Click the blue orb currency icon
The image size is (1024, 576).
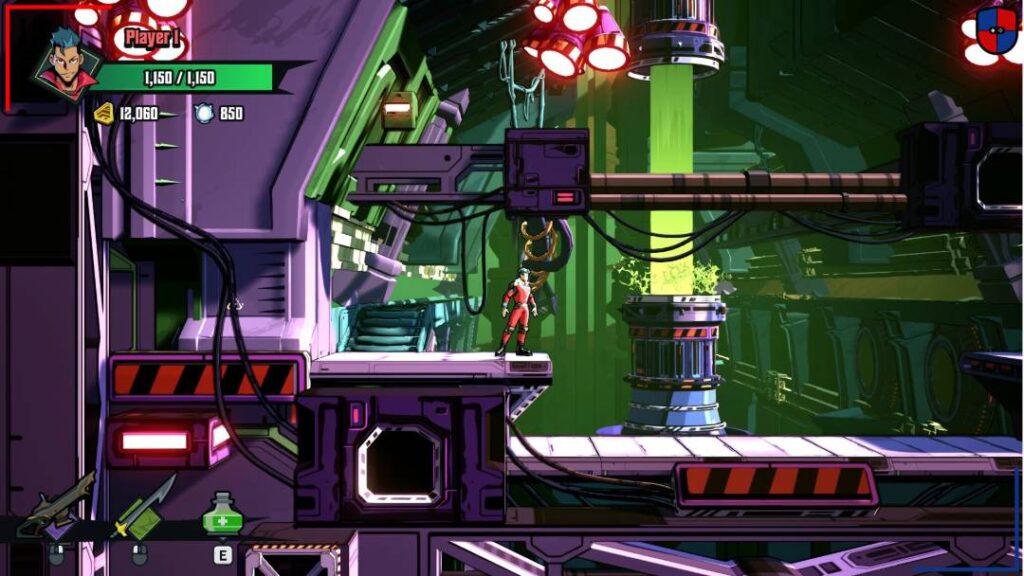[x=204, y=113]
